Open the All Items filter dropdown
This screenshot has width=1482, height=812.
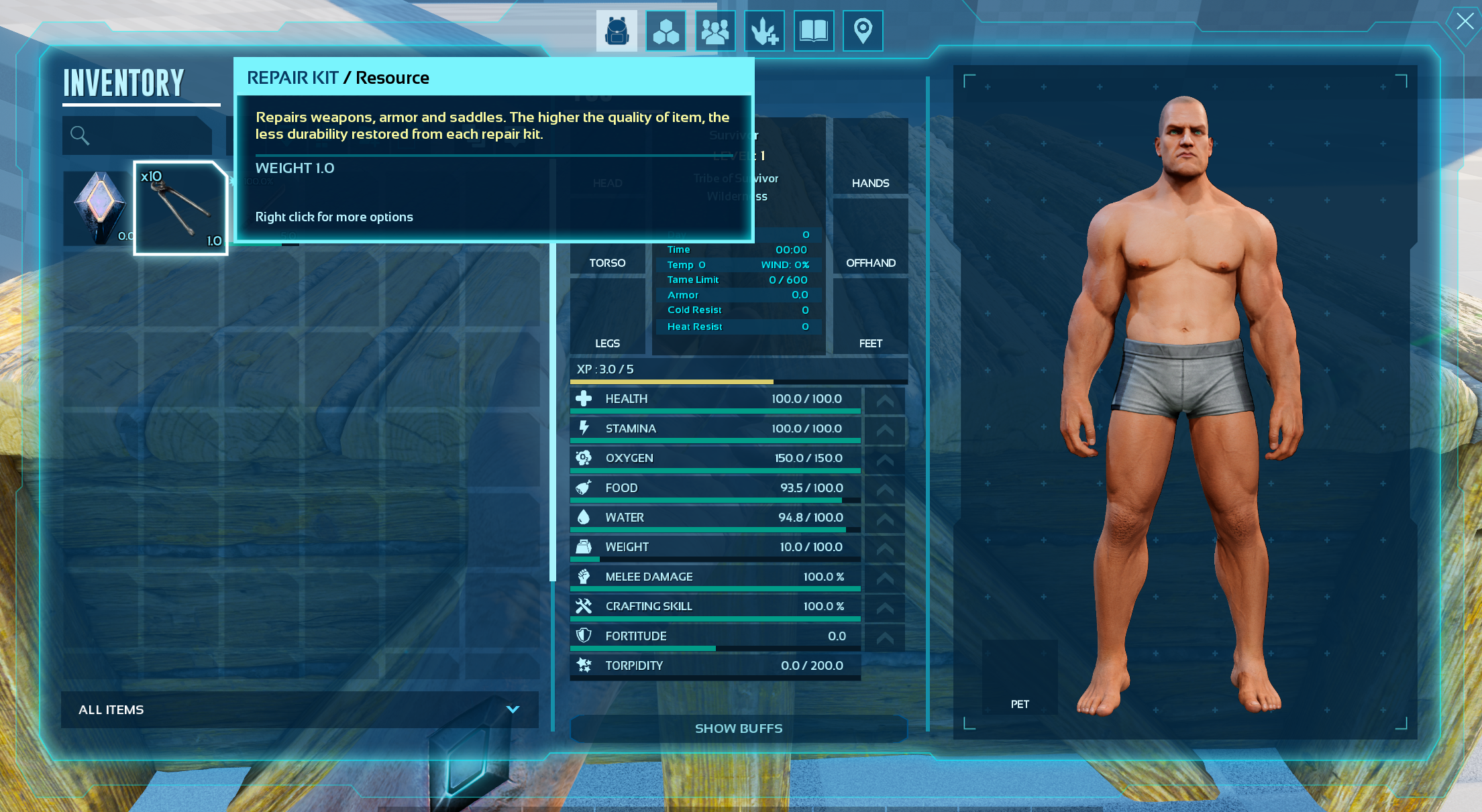click(299, 709)
